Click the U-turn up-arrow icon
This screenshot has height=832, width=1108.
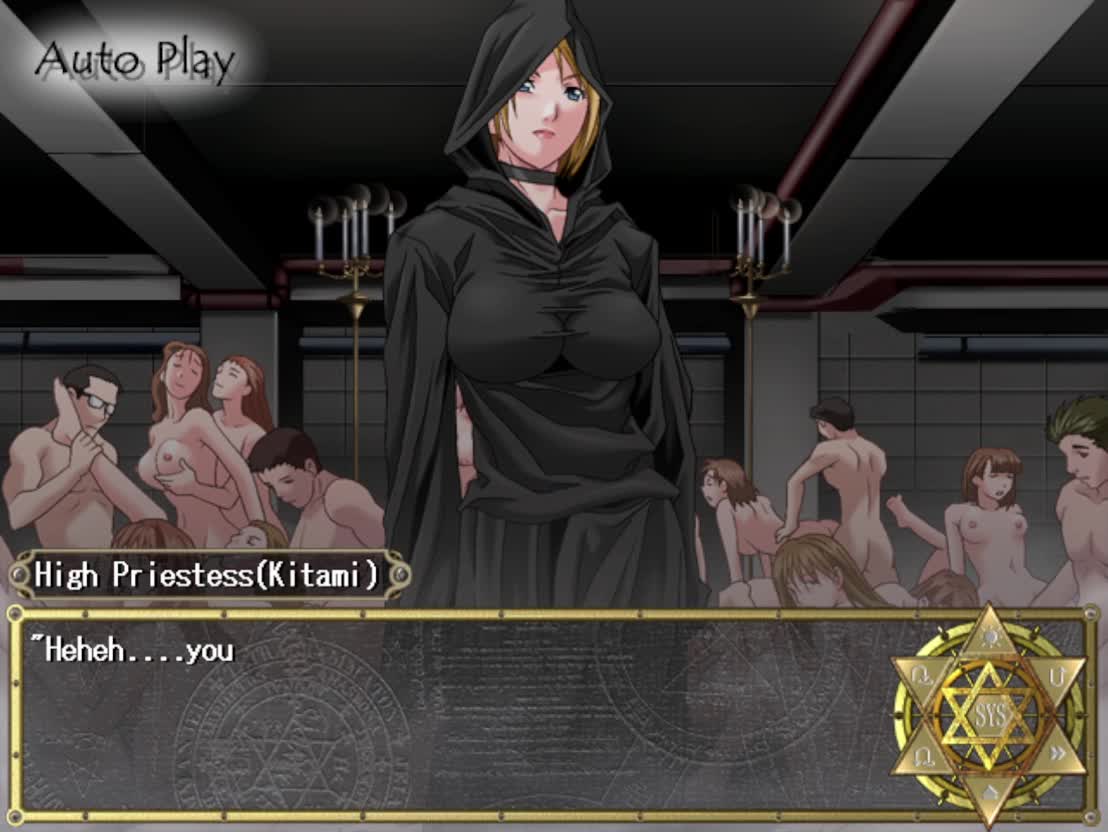coord(1057,677)
